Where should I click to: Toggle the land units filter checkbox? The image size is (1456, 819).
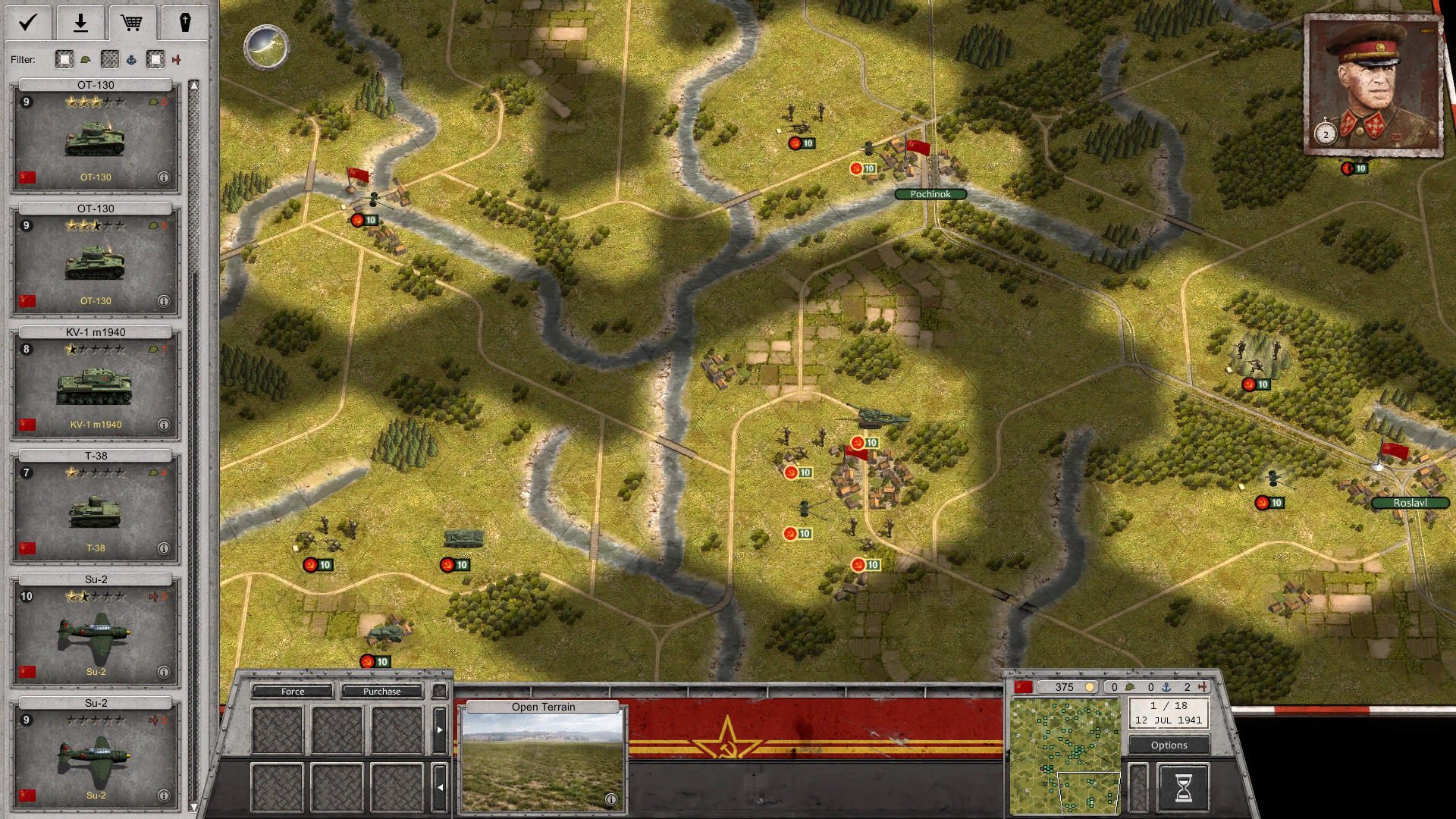pos(63,59)
